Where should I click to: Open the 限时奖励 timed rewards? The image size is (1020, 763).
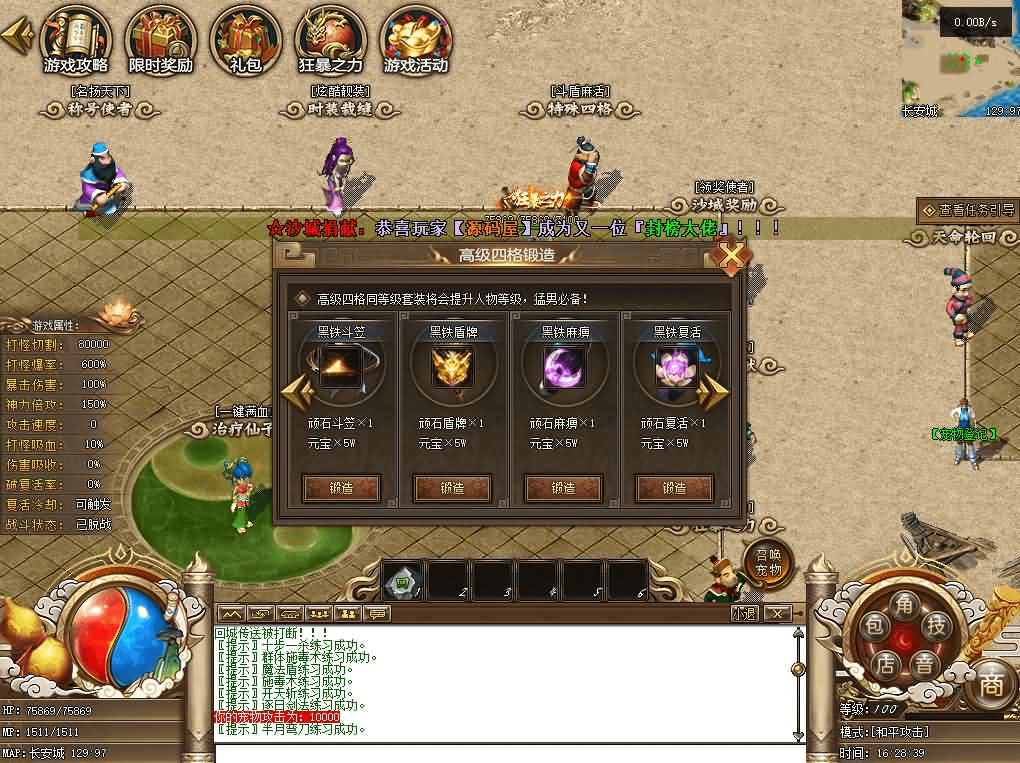(160, 40)
